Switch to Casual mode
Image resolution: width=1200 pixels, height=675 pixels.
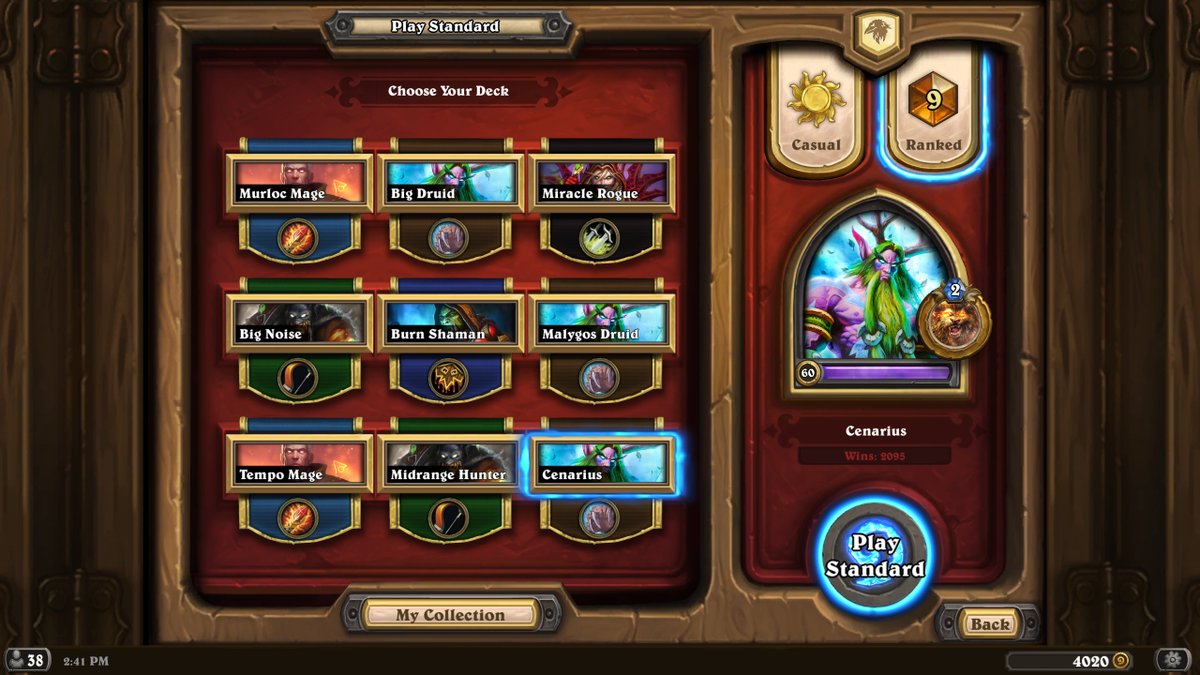click(816, 110)
